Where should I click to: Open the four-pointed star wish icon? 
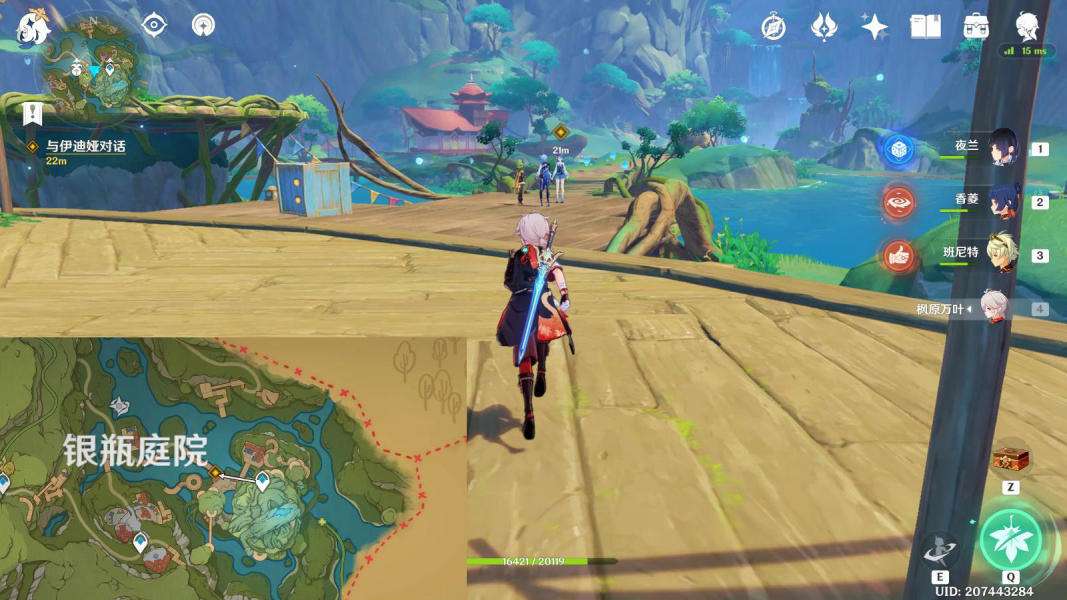click(874, 27)
